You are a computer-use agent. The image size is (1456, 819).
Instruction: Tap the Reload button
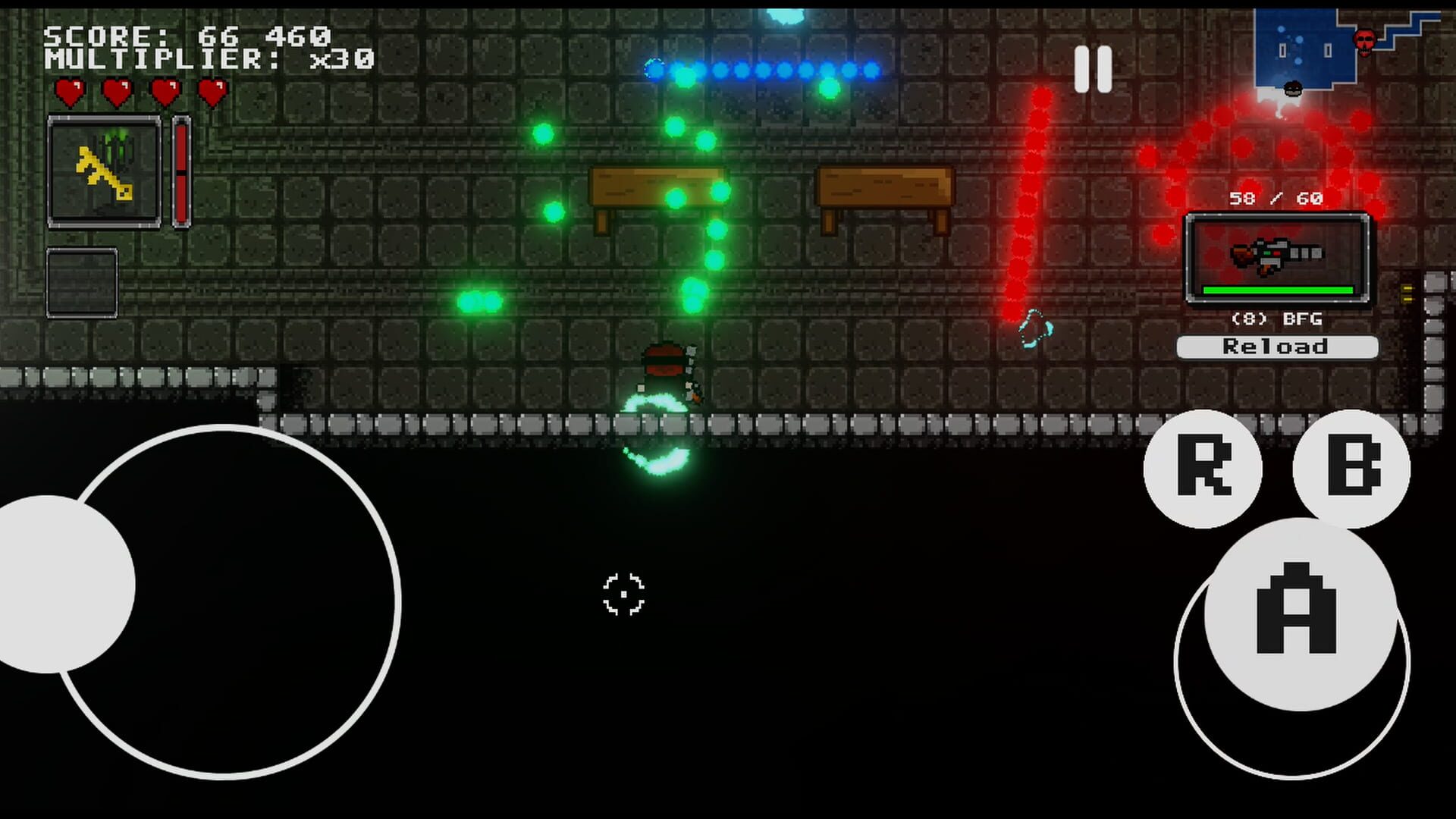[1276, 347]
